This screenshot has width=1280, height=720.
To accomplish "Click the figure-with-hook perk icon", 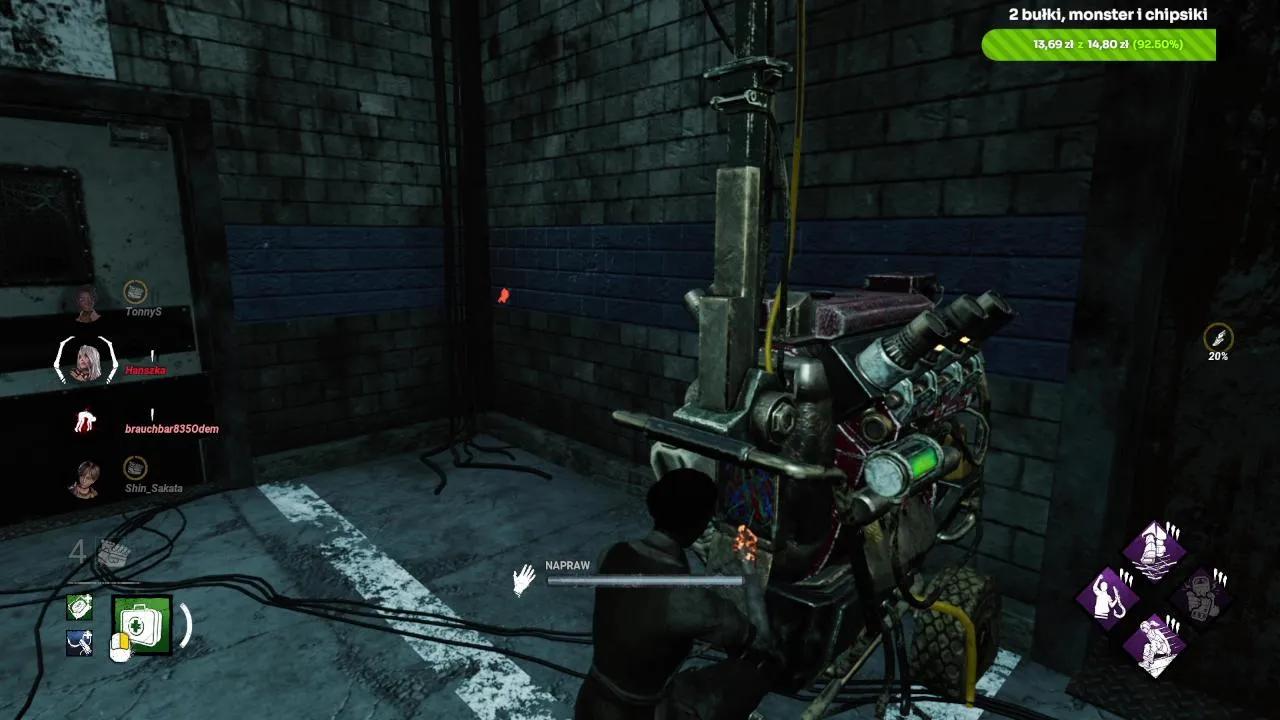I will tap(1108, 597).
